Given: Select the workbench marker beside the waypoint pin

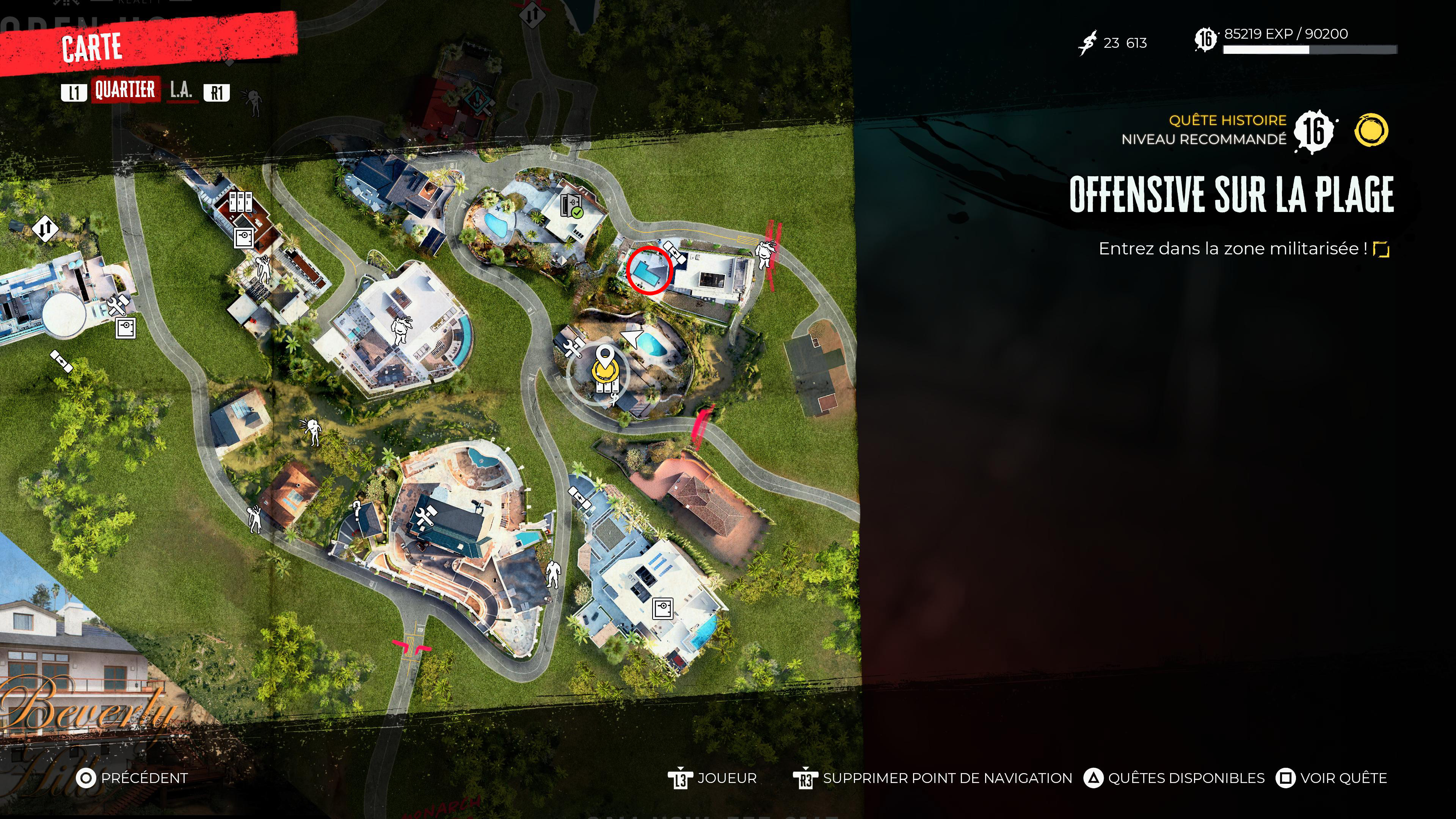Looking at the screenshot, I should pyautogui.click(x=572, y=347).
